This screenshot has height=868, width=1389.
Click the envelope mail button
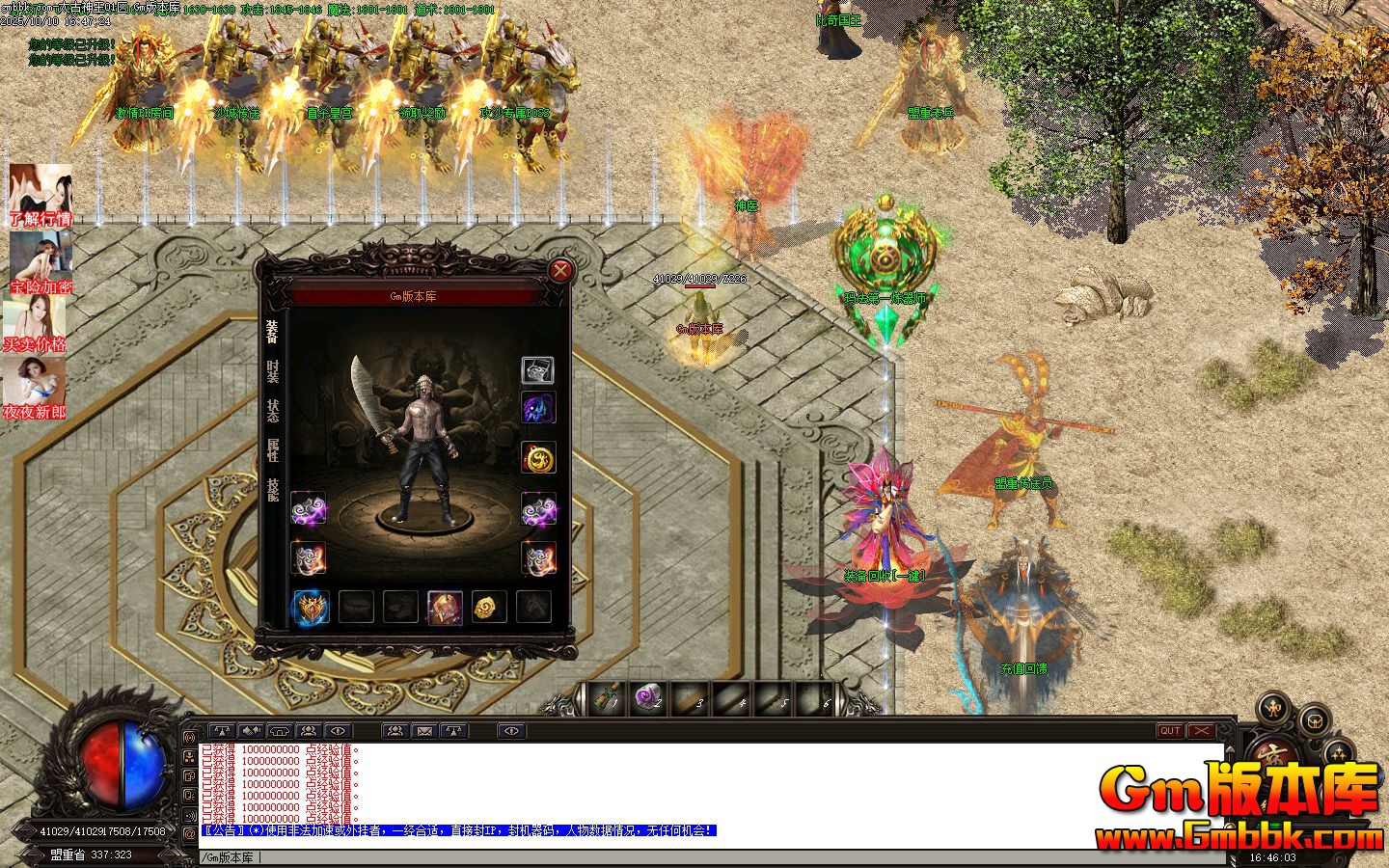pyautogui.click(x=423, y=731)
